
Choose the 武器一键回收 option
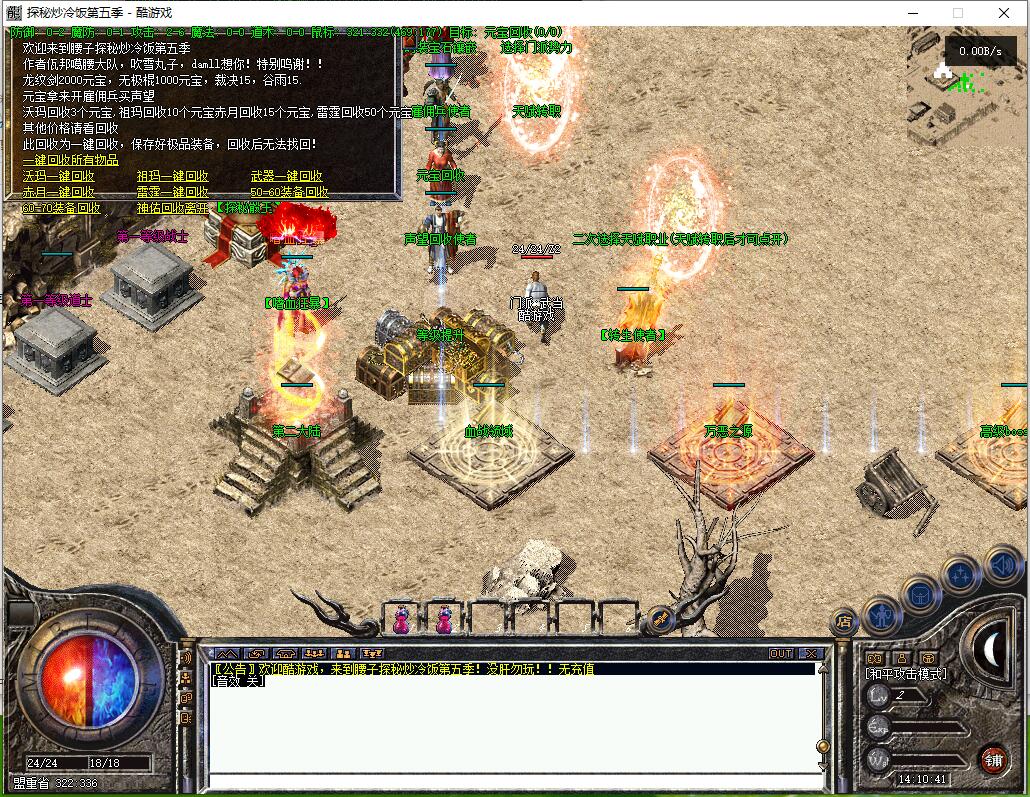(287, 176)
